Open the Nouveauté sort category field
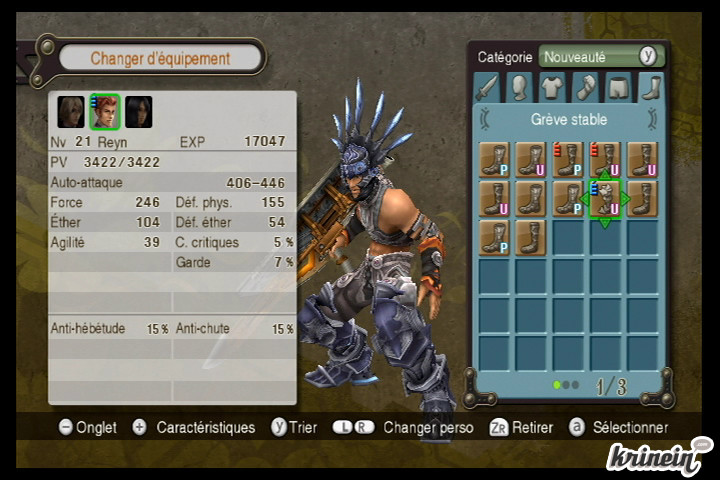Image resolution: width=720 pixels, height=480 pixels. click(588, 57)
